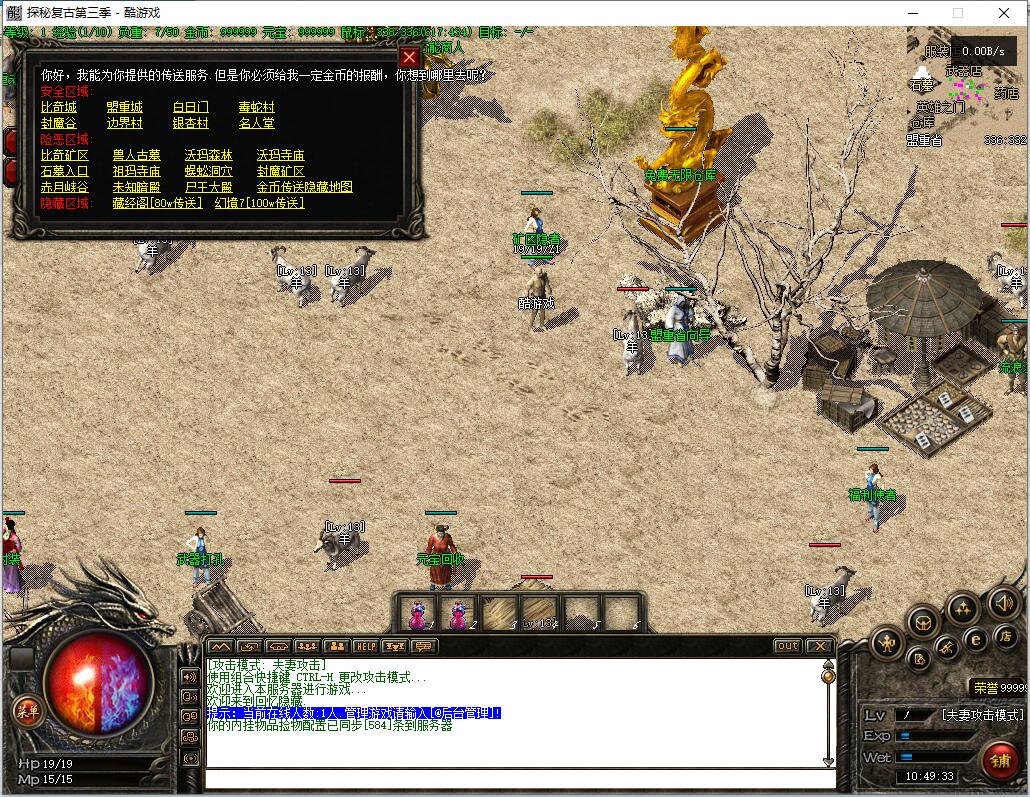Close the teleport service dialog
Viewport: 1030px width, 797px height.
408,57
